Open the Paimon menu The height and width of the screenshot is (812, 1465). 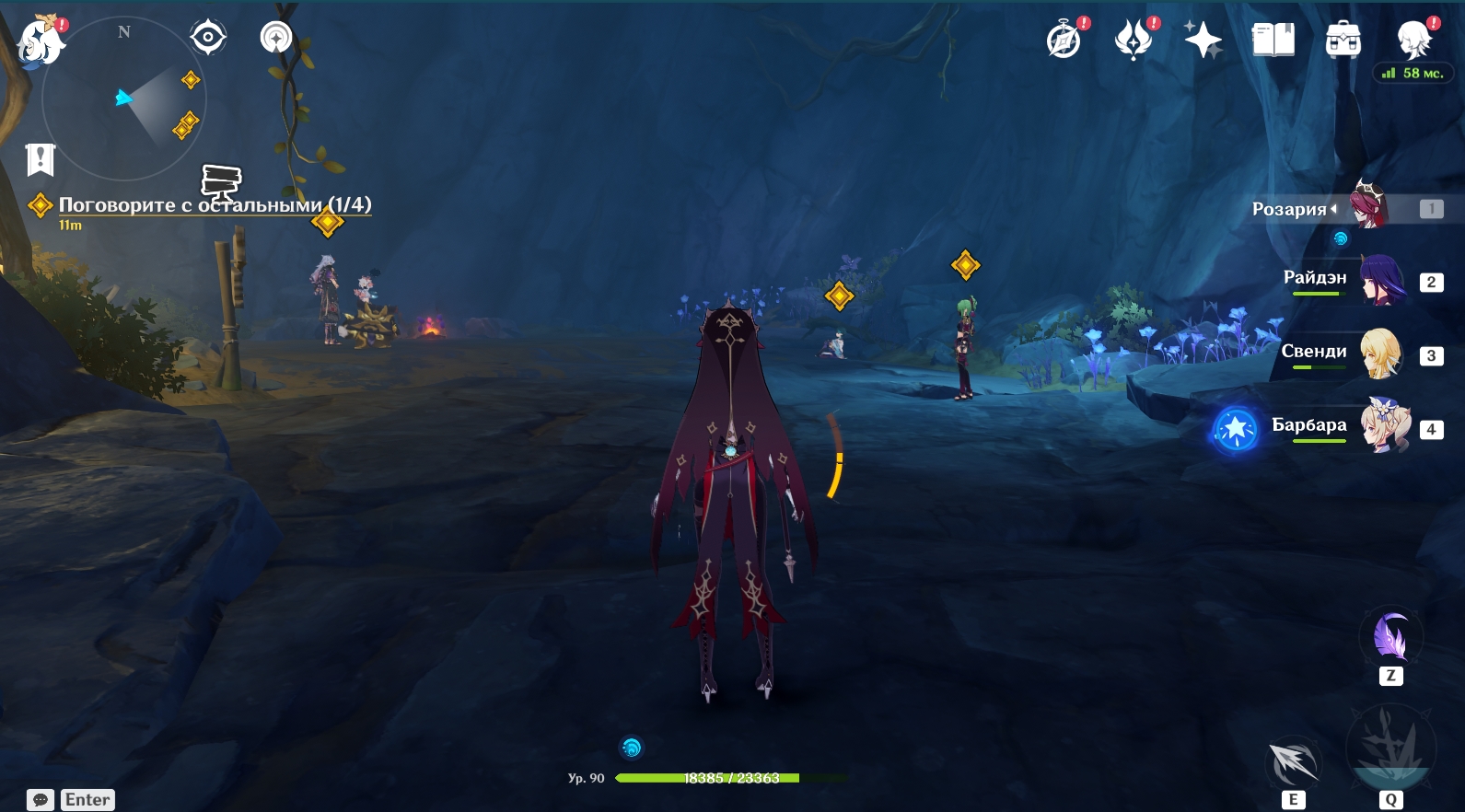coord(40,42)
